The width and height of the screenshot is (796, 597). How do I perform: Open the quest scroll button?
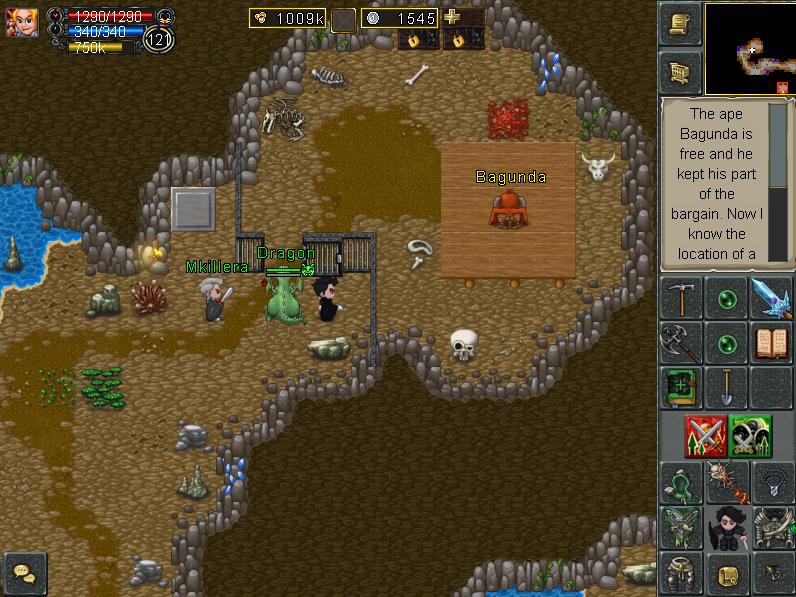[680, 25]
